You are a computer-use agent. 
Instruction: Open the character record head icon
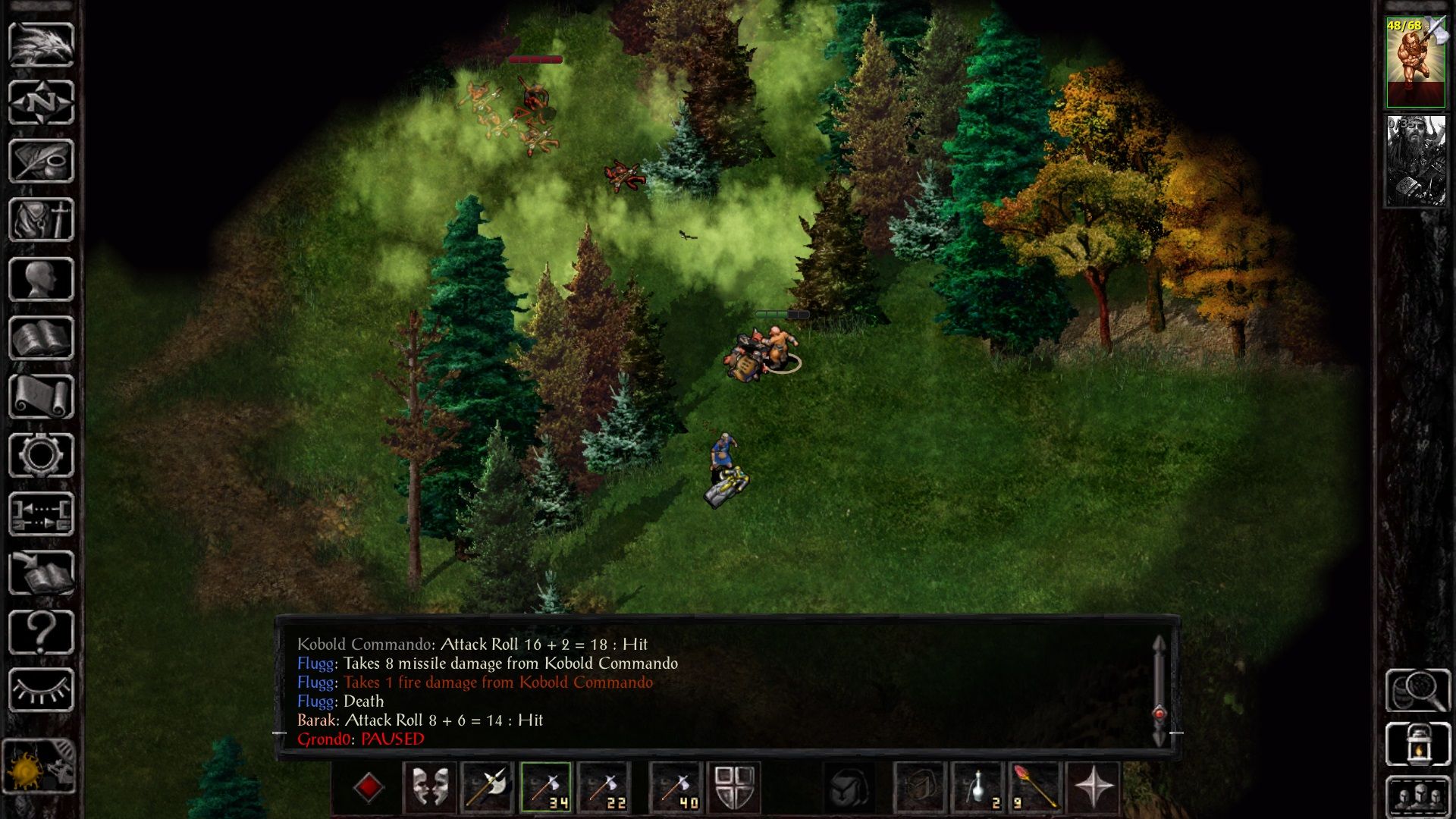[41, 279]
